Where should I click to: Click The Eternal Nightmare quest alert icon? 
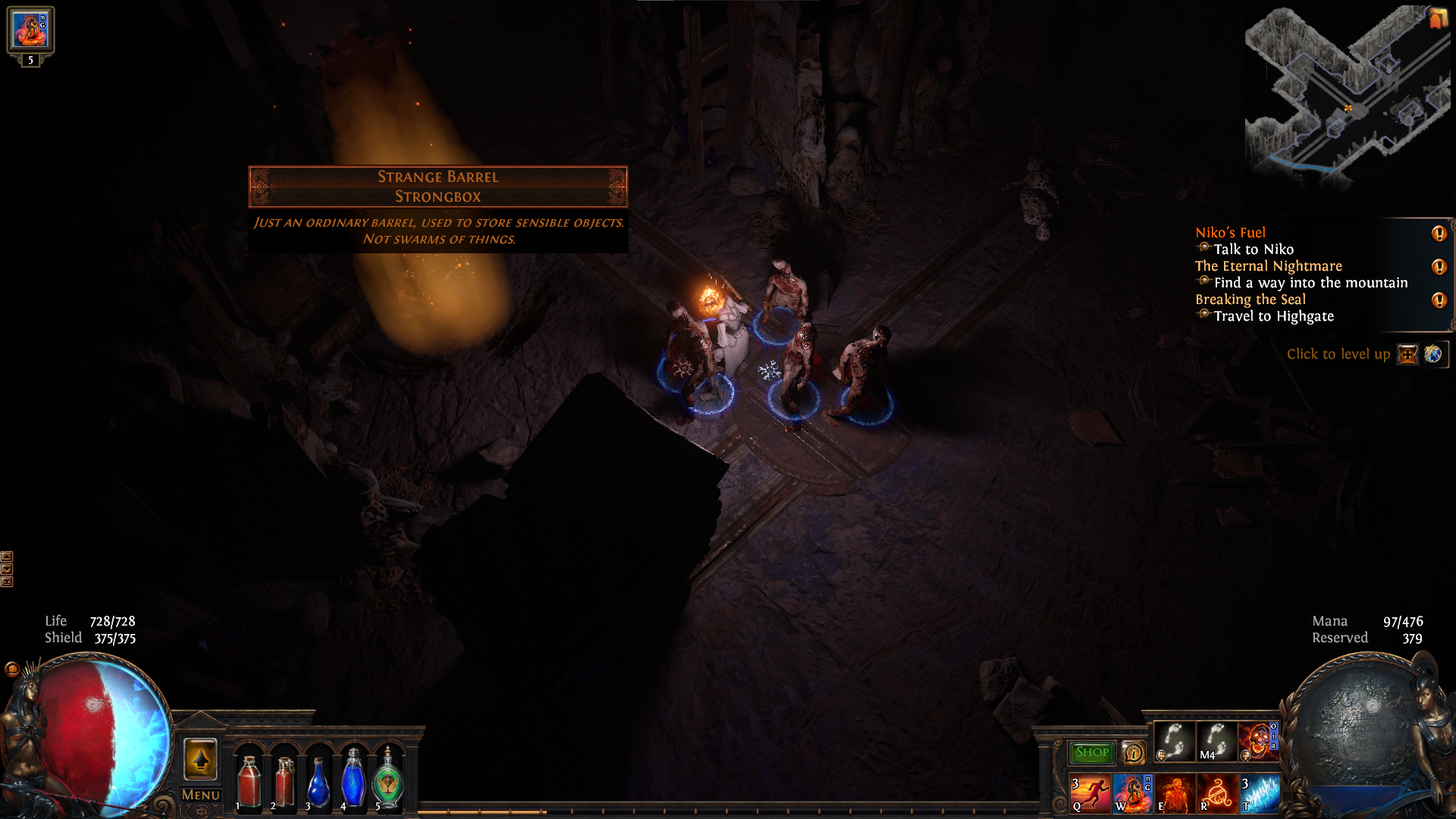(x=1439, y=267)
